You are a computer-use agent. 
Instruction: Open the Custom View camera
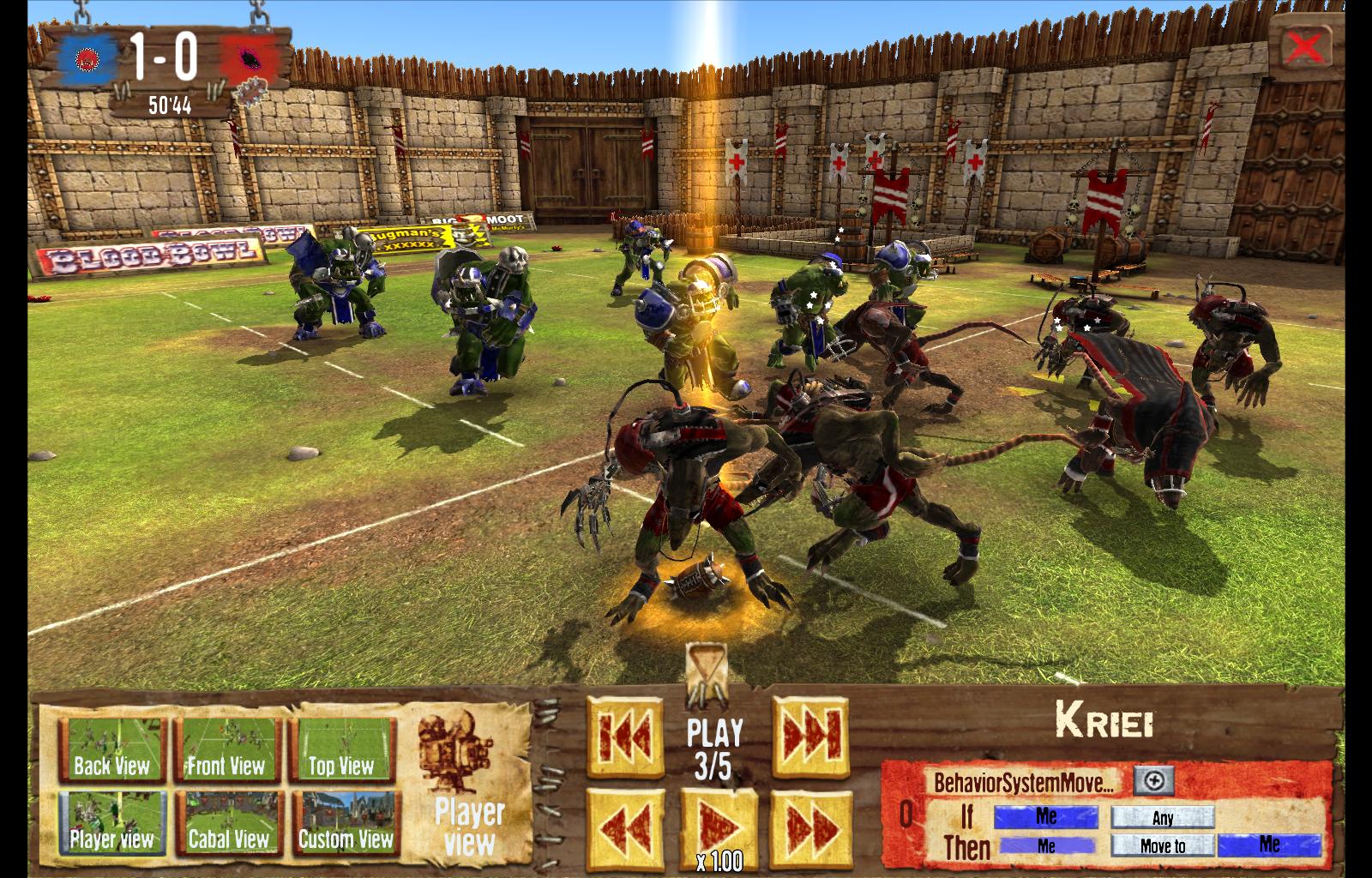pos(345,824)
